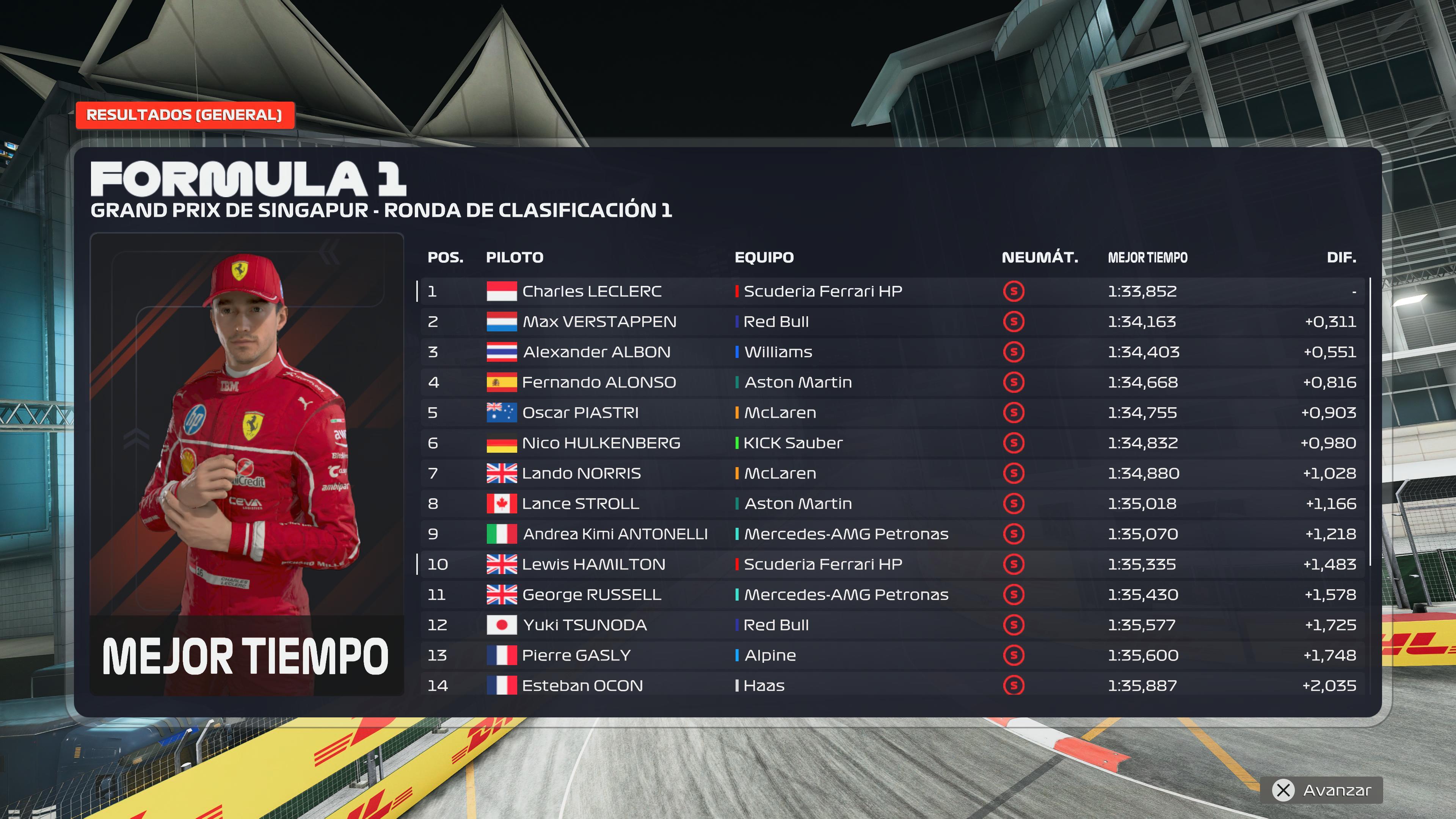Click the Resultados (General) tab label
Screen dimensions: 1456x819
click(x=184, y=115)
